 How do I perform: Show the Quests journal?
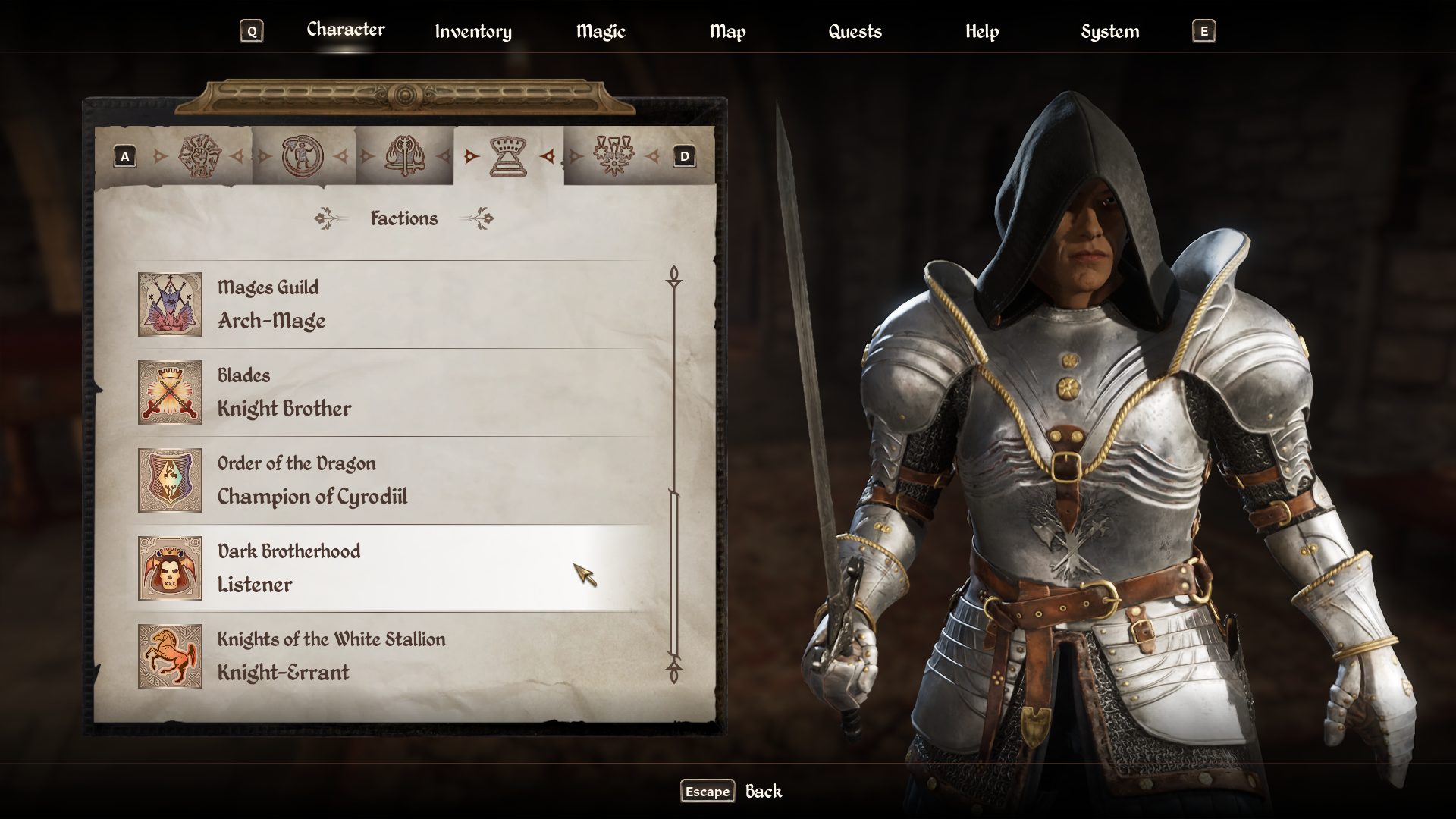tap(855, 31)
